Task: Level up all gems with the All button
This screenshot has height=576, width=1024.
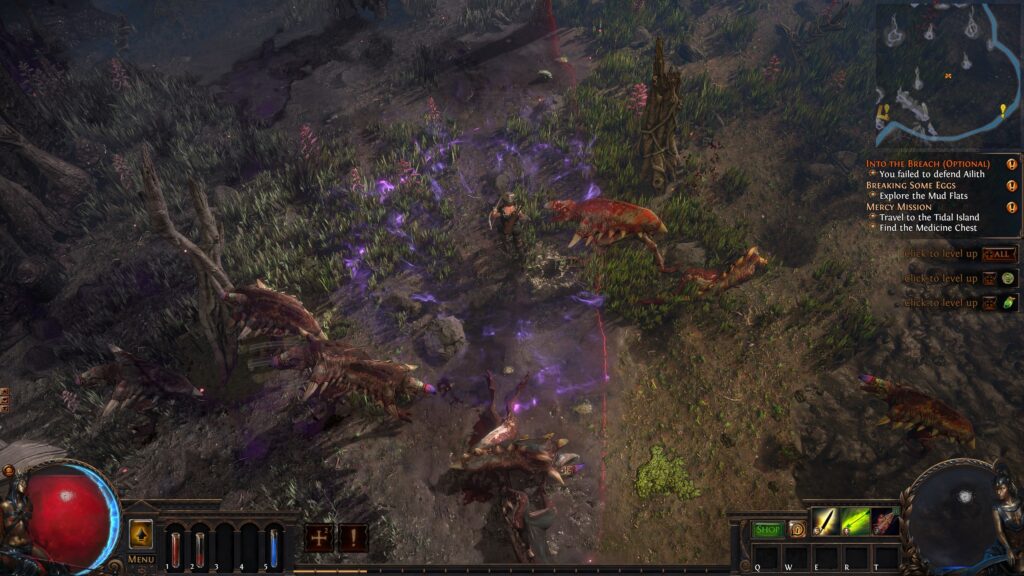Action: pos(999,254)
